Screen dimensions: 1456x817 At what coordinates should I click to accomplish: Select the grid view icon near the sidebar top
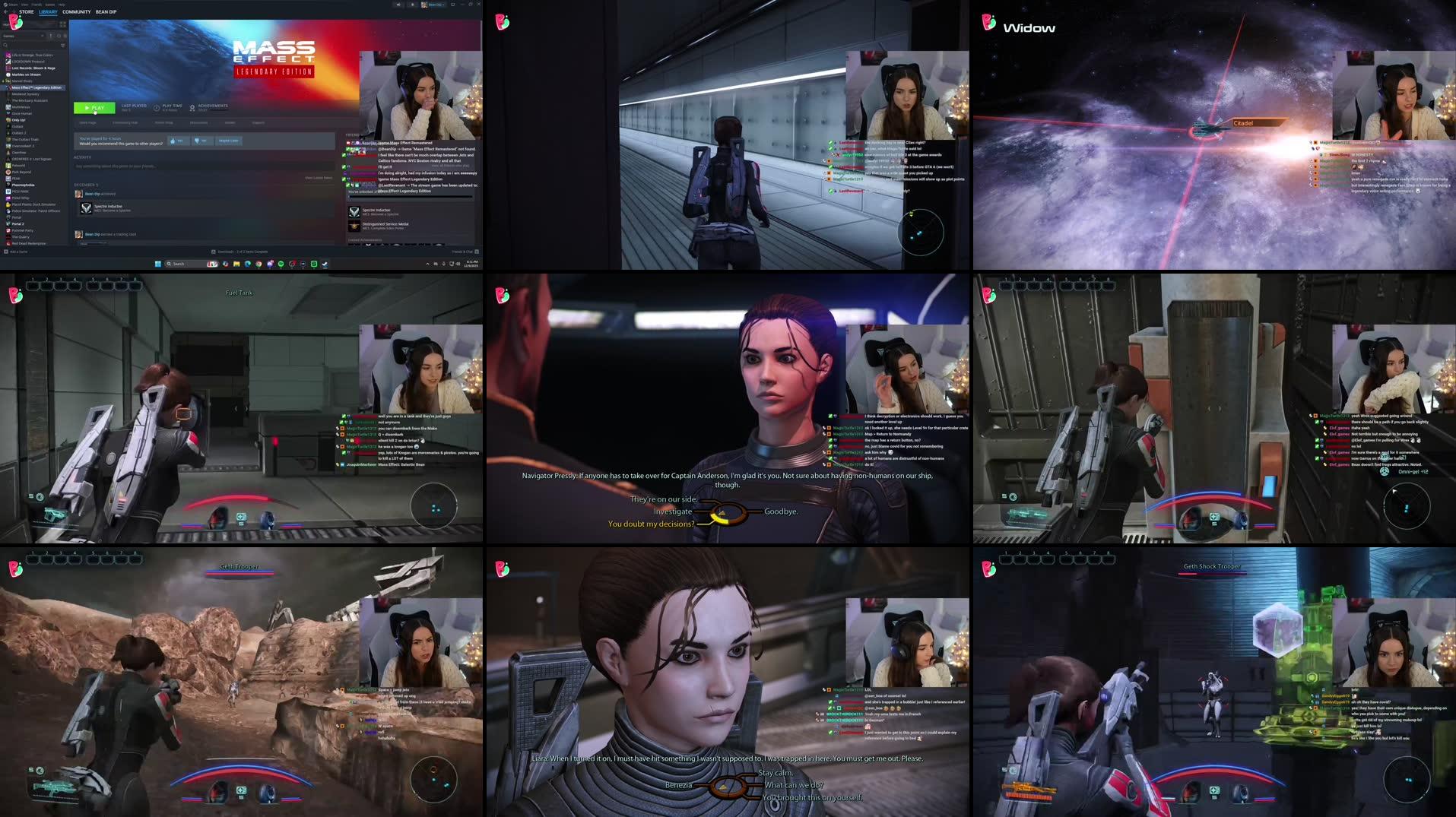click(62, 25)
